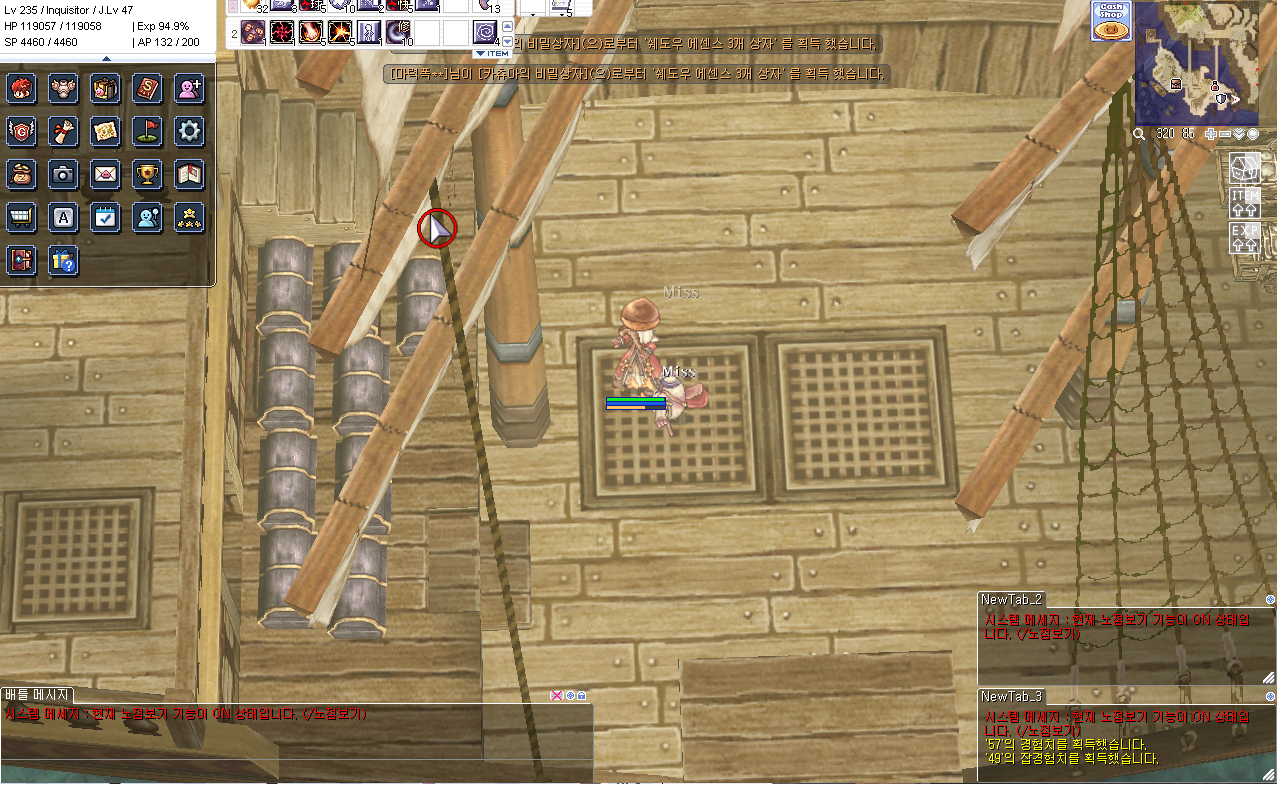Open the gold trophy achievement icon

pos(147,174)
